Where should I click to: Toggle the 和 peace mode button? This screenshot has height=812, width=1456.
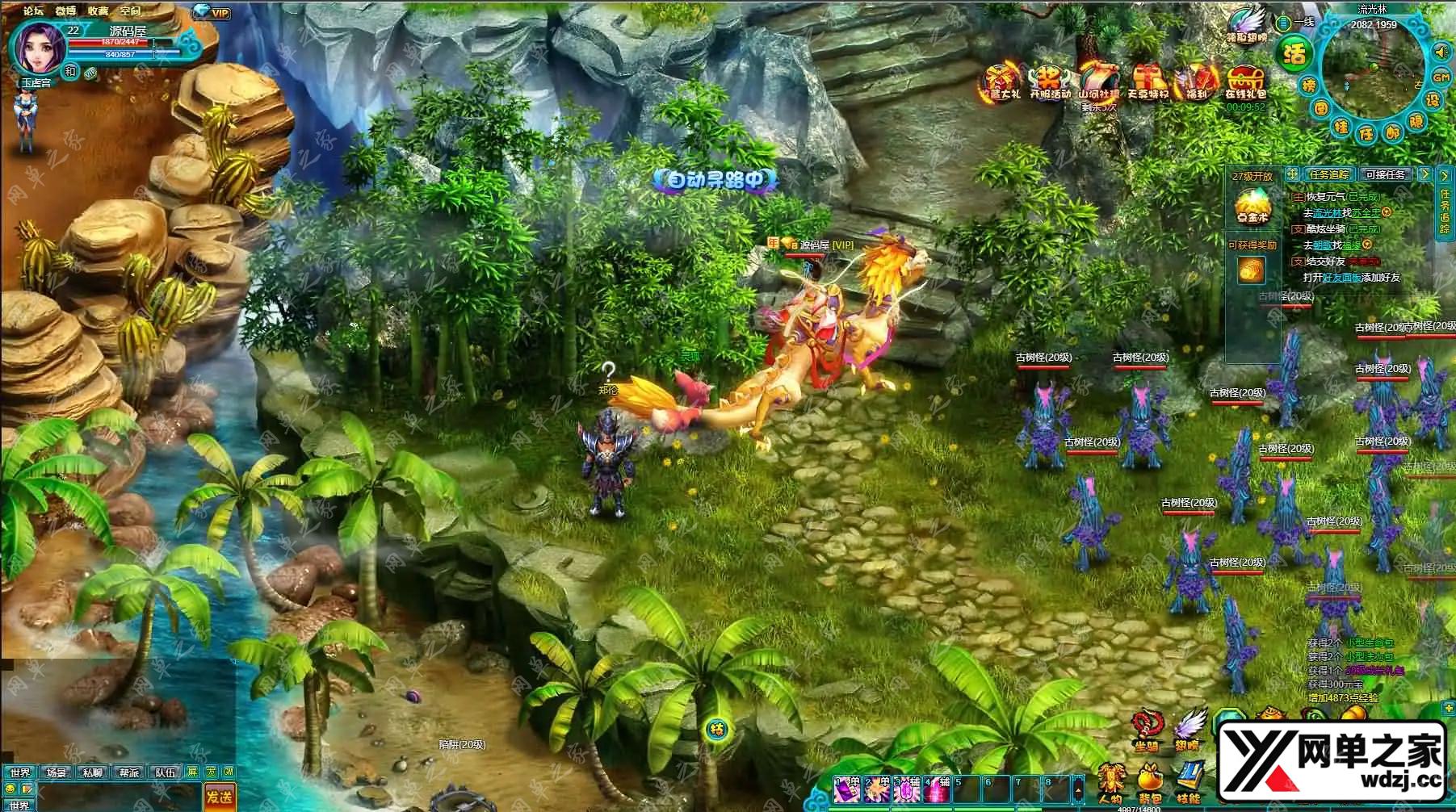point(70,71)
